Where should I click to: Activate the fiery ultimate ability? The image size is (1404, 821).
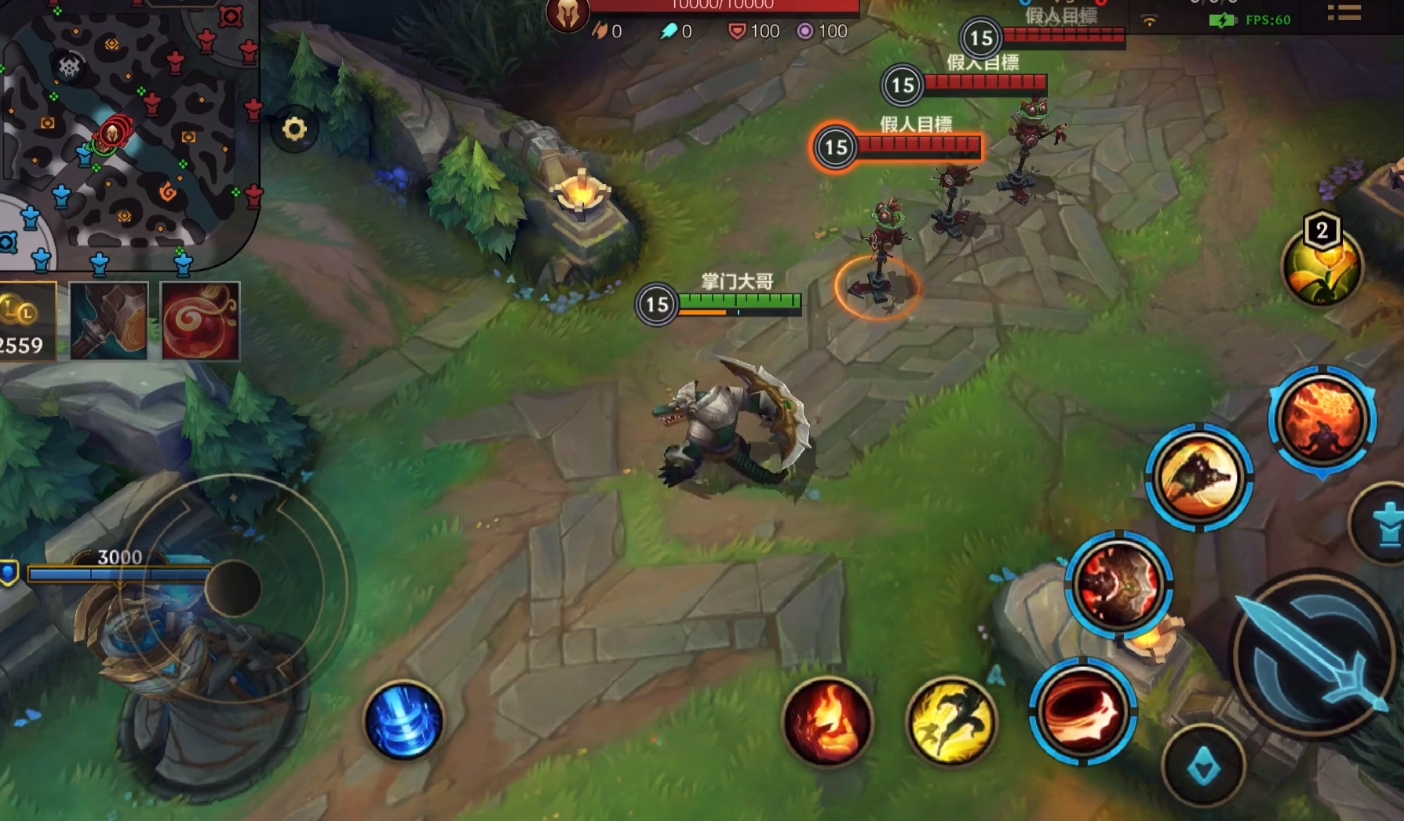pyautogui.click(x=1322, y=419)
